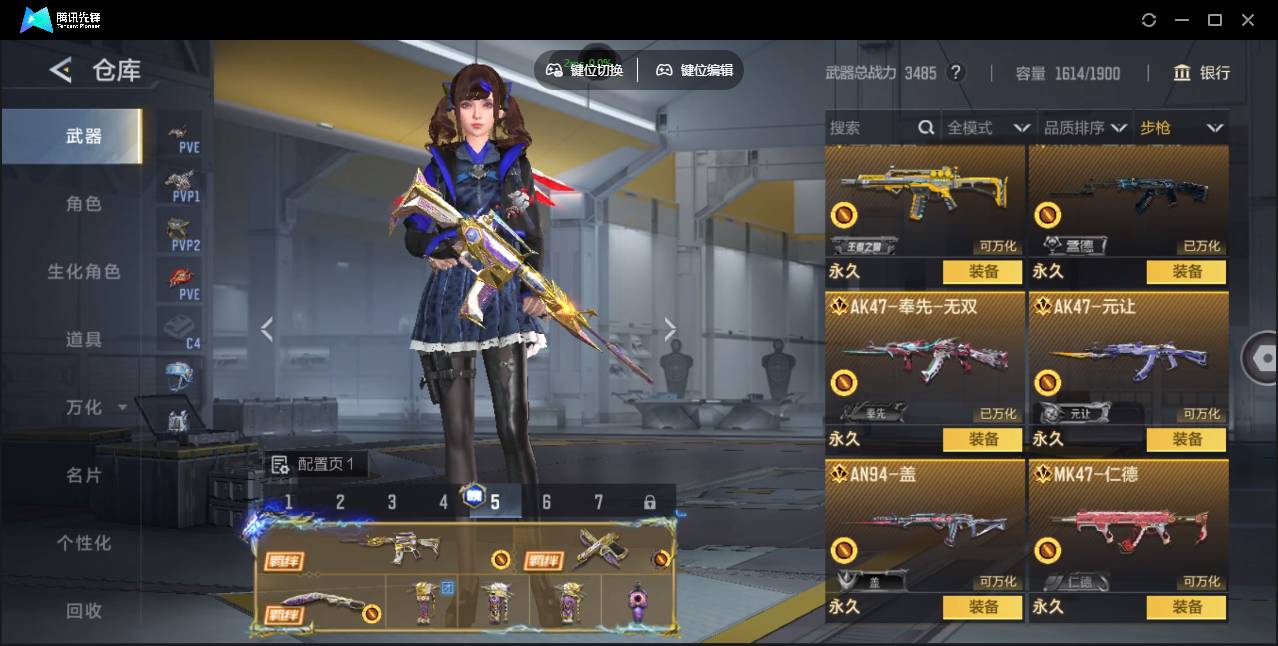Open the 全模式 mode dropdown
The image size is (1278, 646).
988,128
